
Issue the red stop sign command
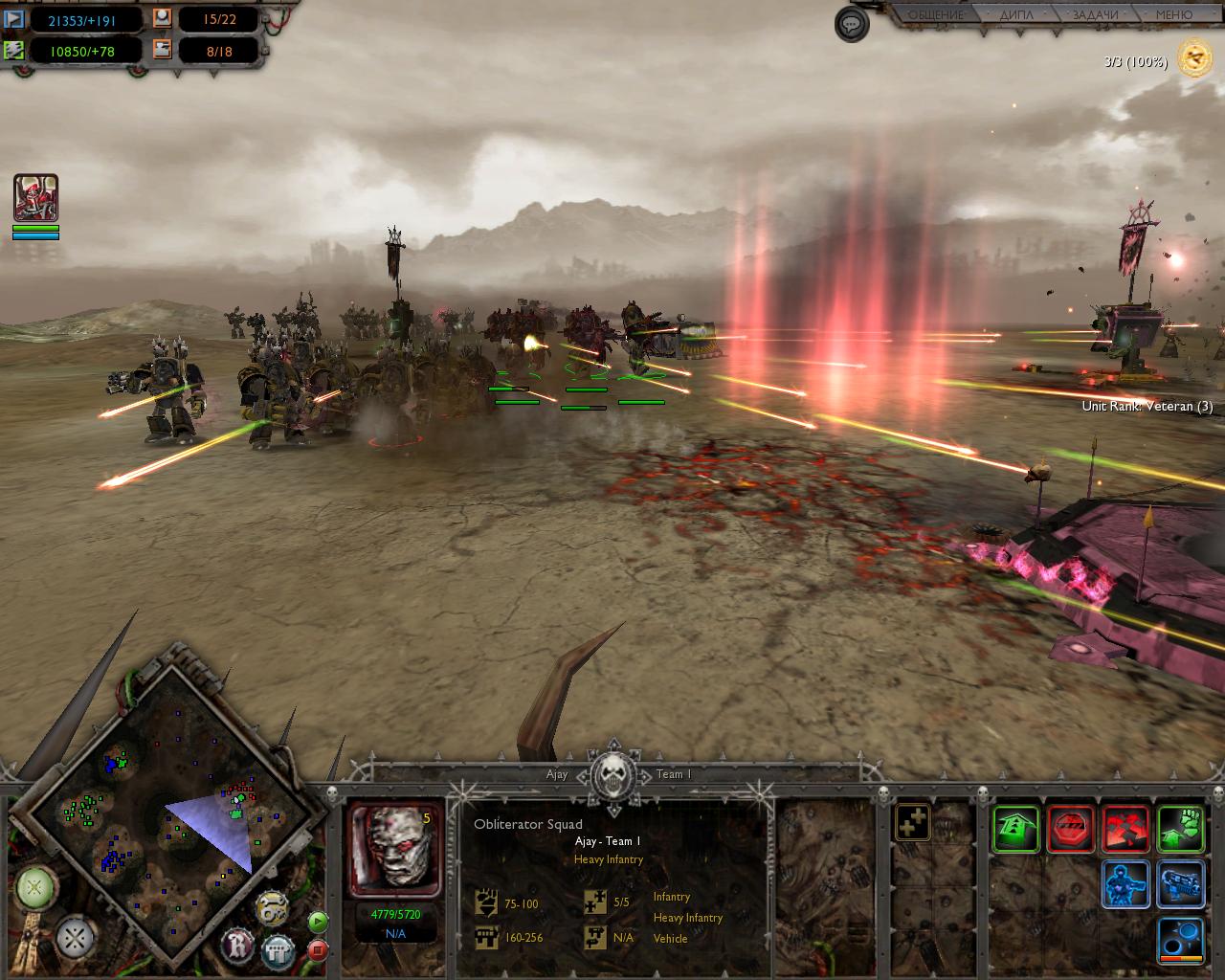point(1071,828)
